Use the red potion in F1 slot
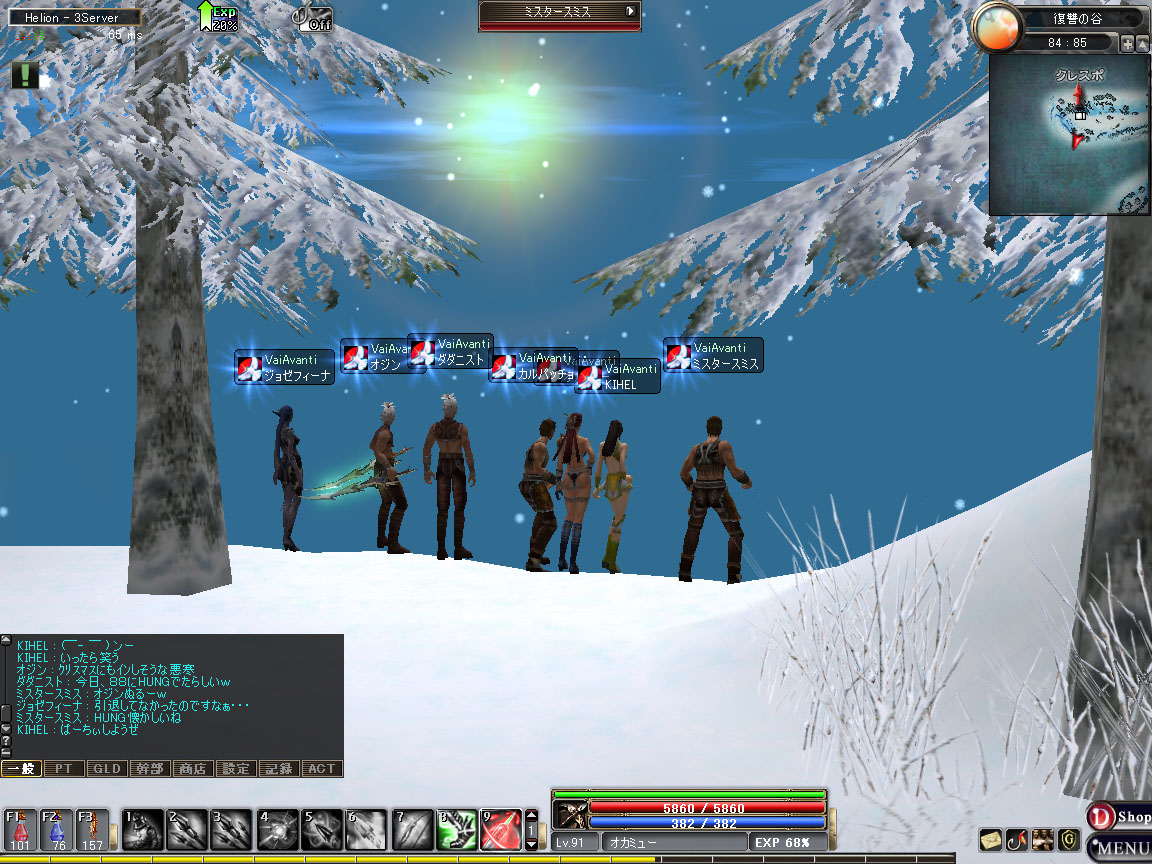This screenshot has width=1152, height=864. [21, 830]
